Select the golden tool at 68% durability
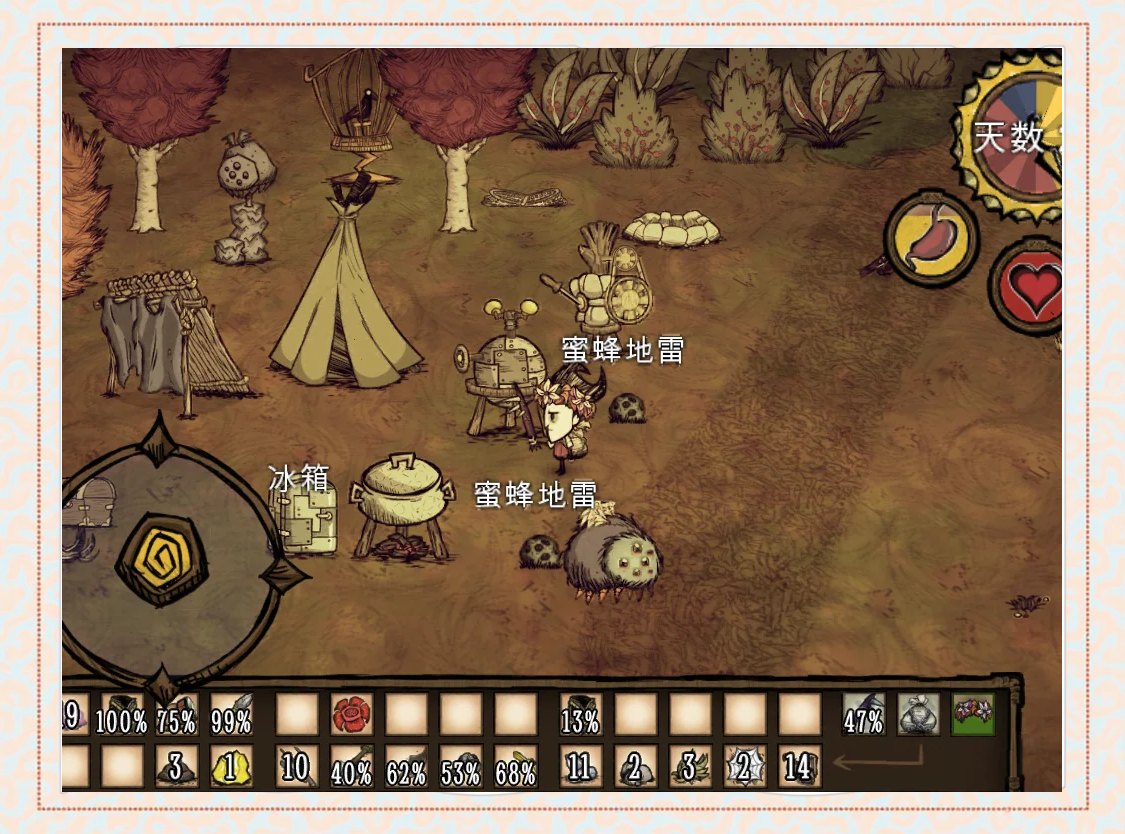Screen dimensions: 1125x834 tap(516, 766)
